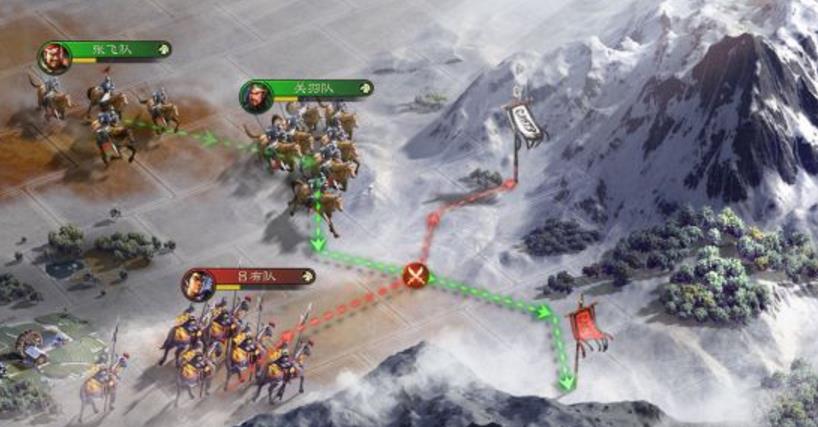Select the 张飞队 troop banner

point(112,50)
